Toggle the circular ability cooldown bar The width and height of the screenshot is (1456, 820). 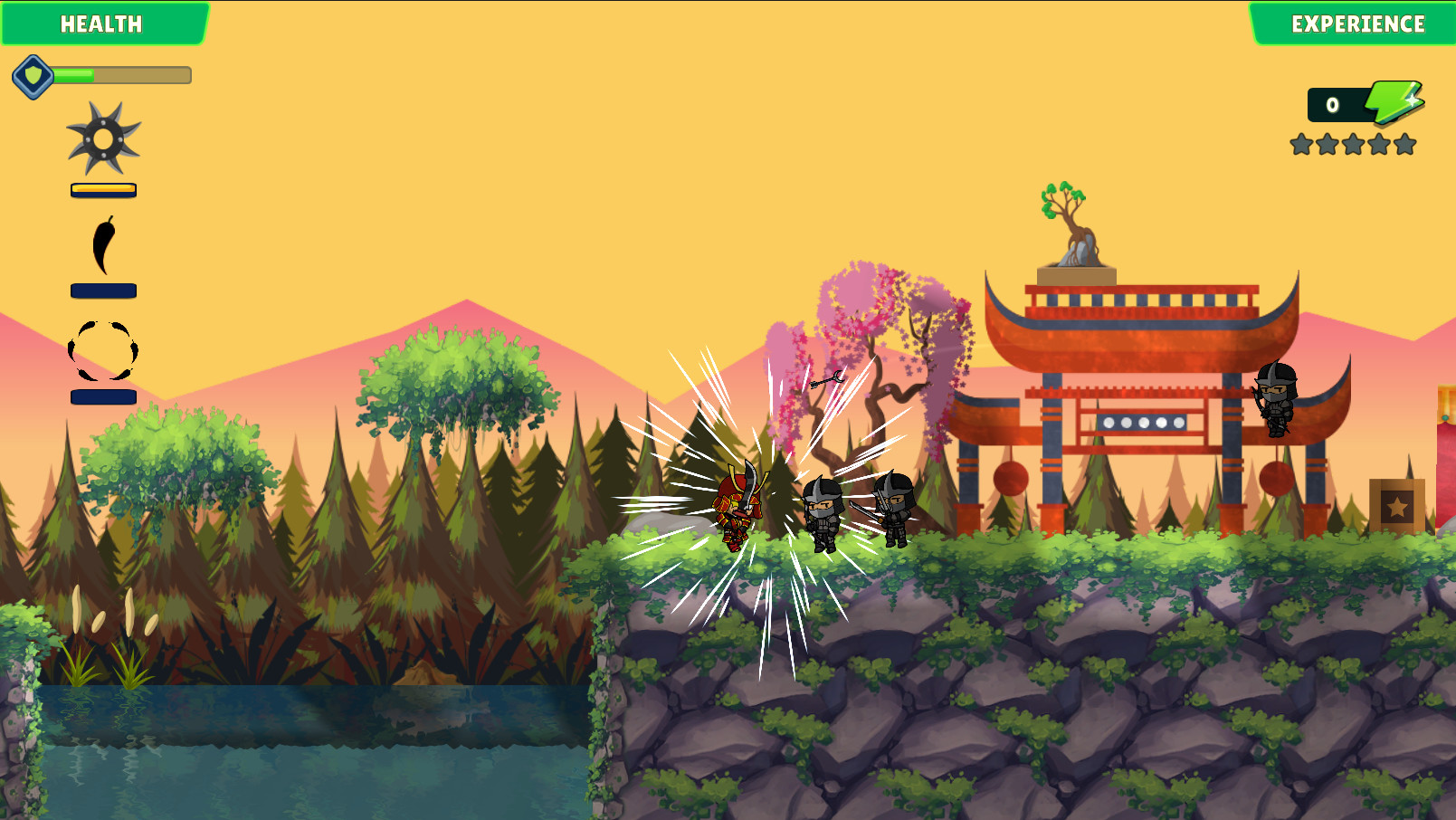click(103, 396)
